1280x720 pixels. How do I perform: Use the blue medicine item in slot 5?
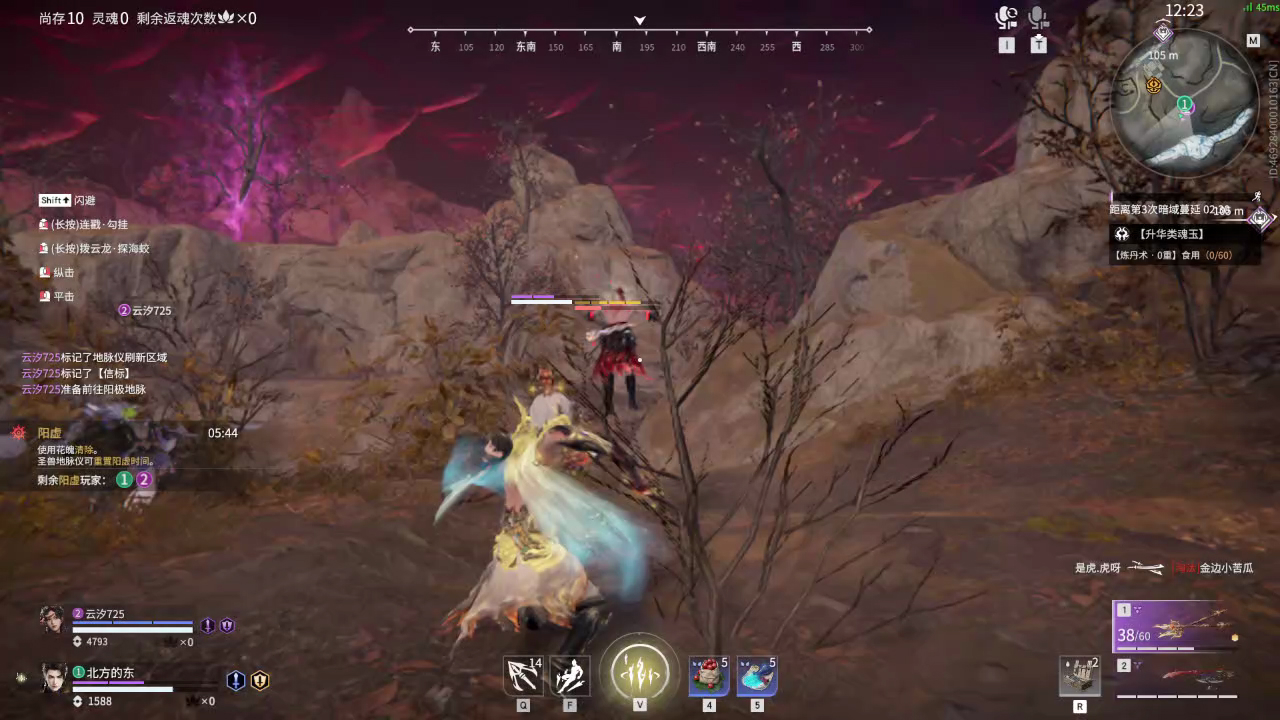pyautogui.click(x=757, y=673)
